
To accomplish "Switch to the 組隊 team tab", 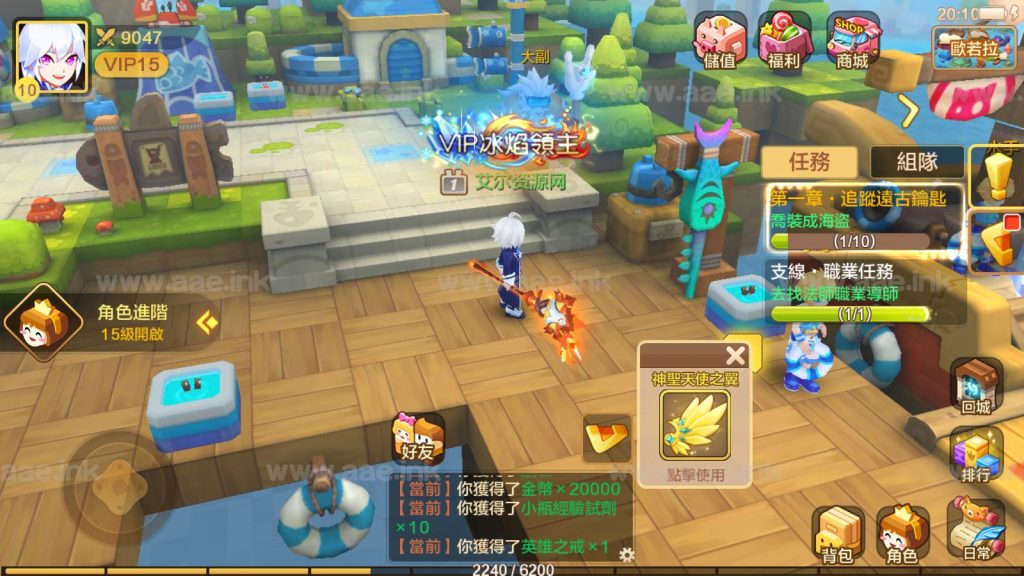I will (x=917, y=161).
